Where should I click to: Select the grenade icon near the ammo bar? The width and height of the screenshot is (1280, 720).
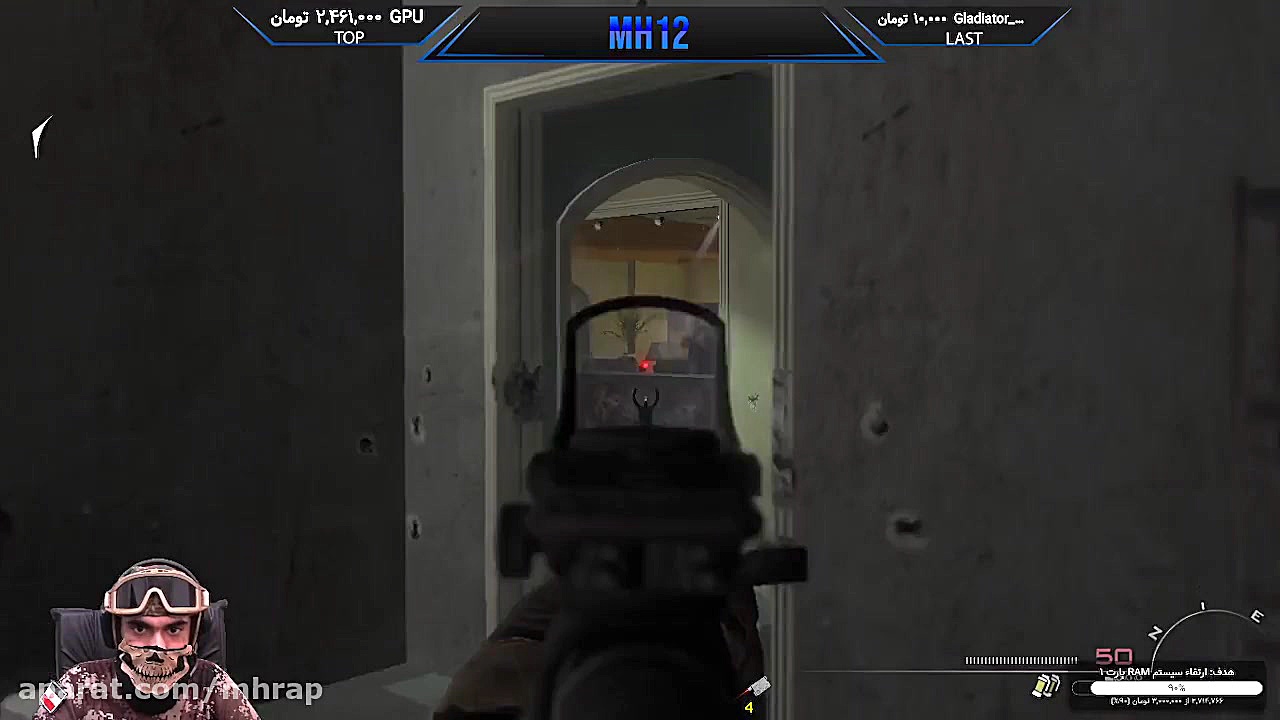tap(1046, 685)
